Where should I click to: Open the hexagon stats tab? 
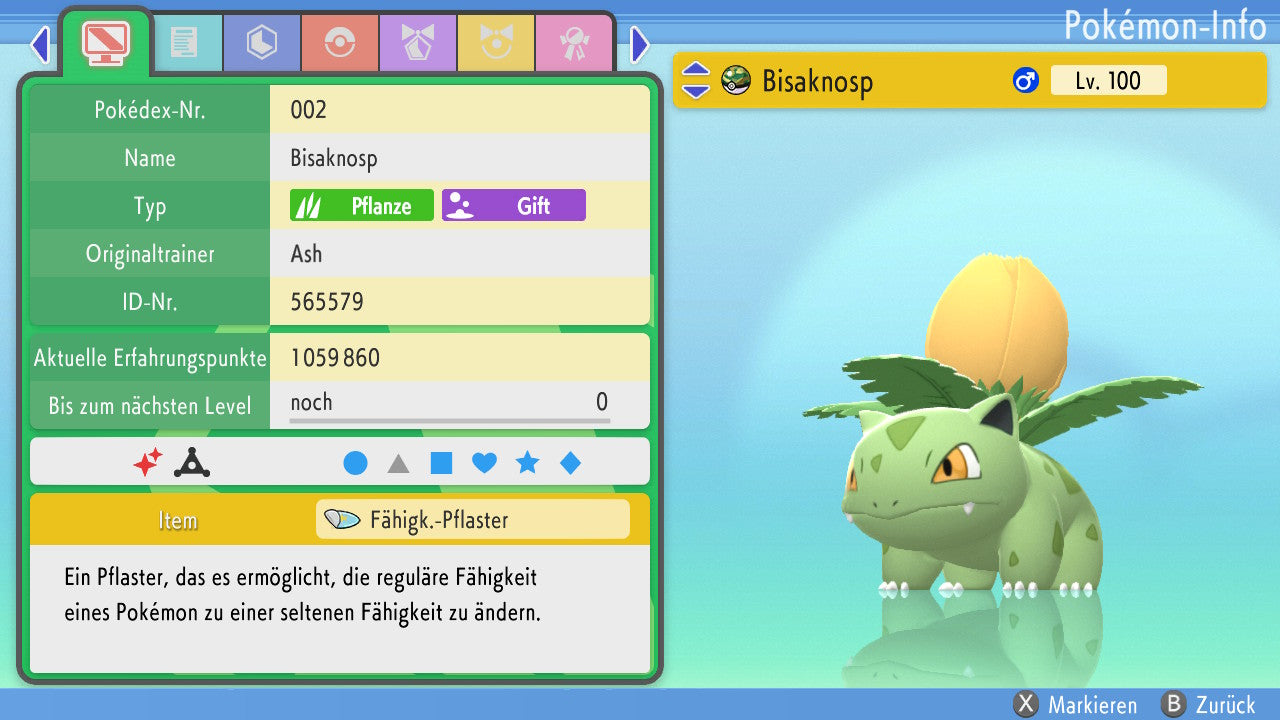pyautogui.click(x=262, y=43)
